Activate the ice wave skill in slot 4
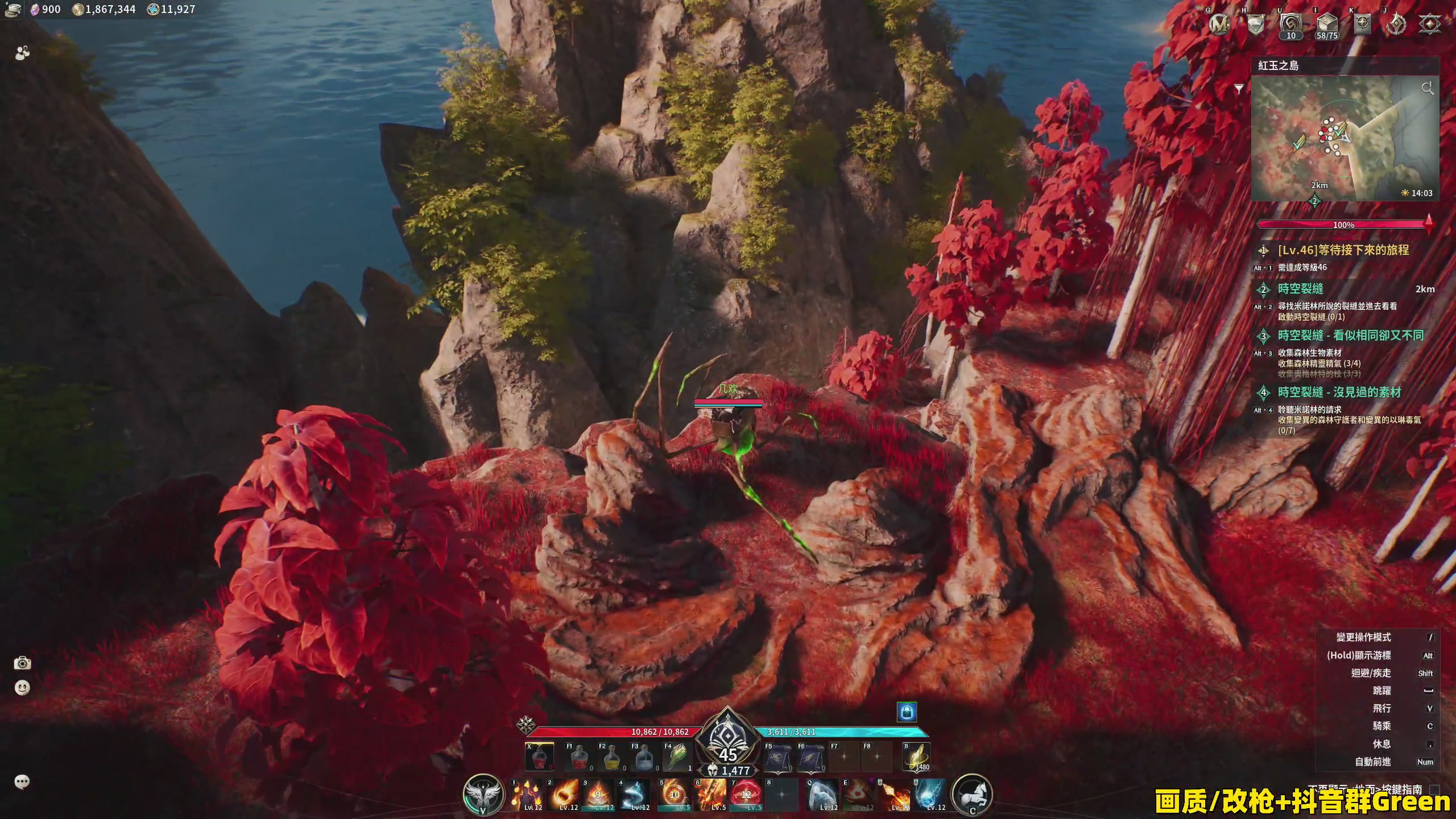The height and width of the screenshot is (819, 1456). click(x=636, y=795)
